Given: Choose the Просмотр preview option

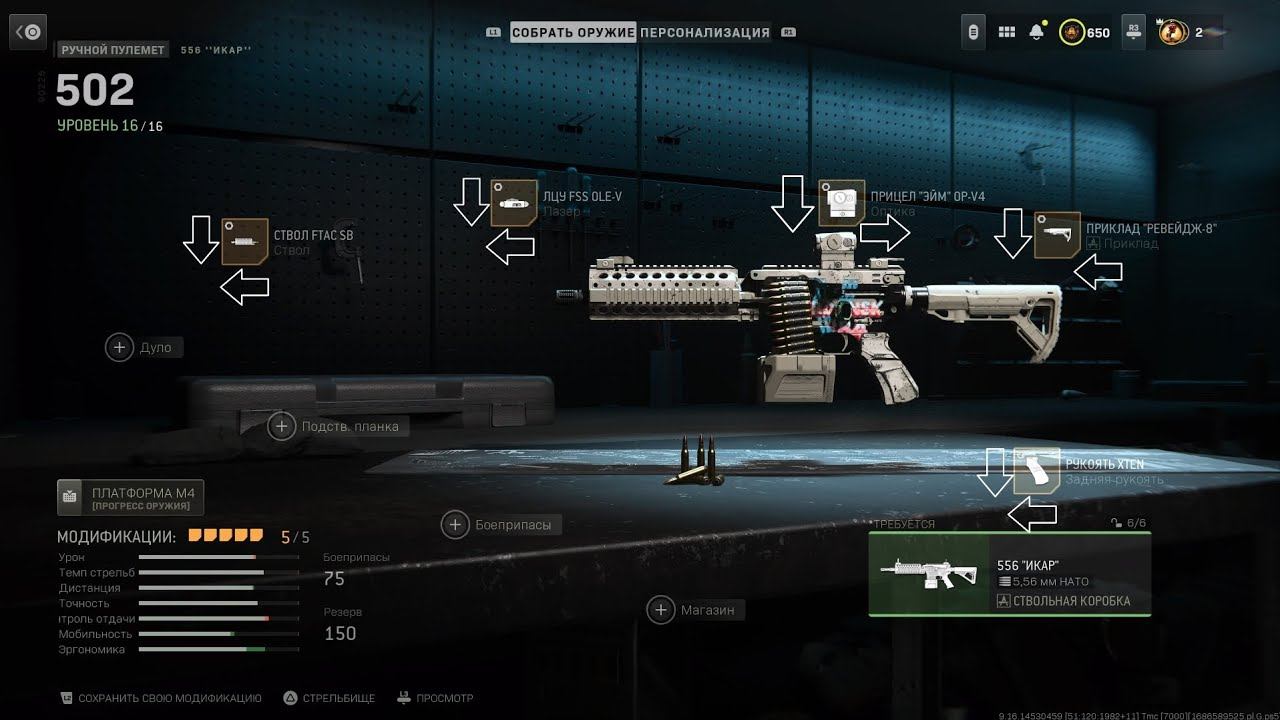Looking at the screenshot, I should [x=435, y=698].
